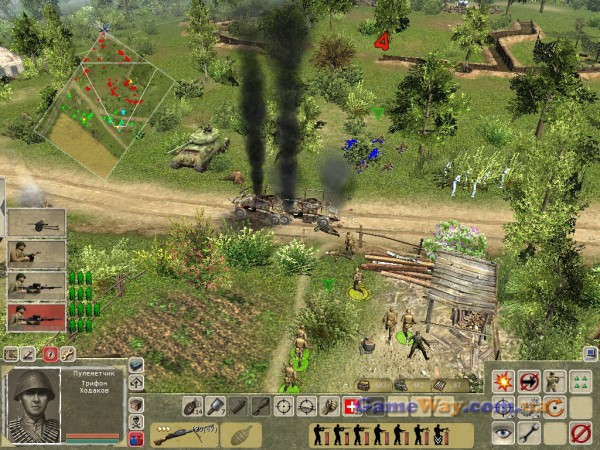Activate the wrench repair command

click(x=529, y=433)
